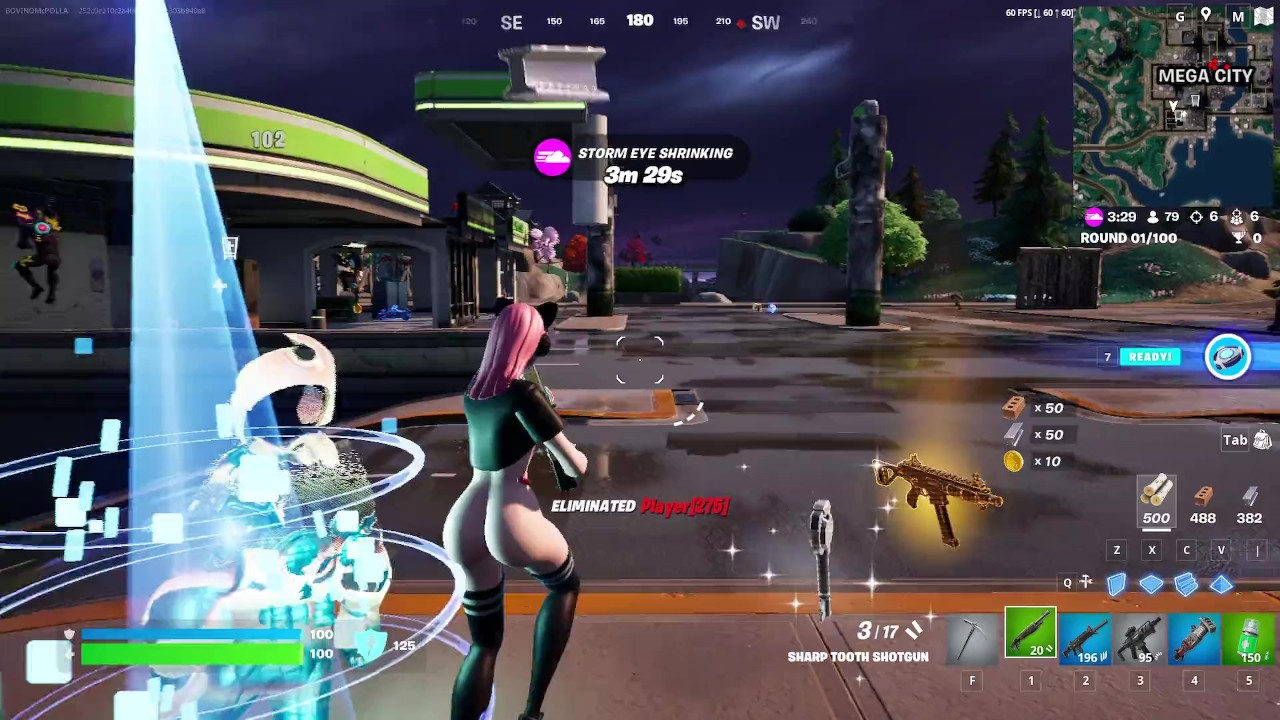This screenshot has height=720, width=1280.
Task: Choose the floor building piece
Action: click(x=1151, y=584)
